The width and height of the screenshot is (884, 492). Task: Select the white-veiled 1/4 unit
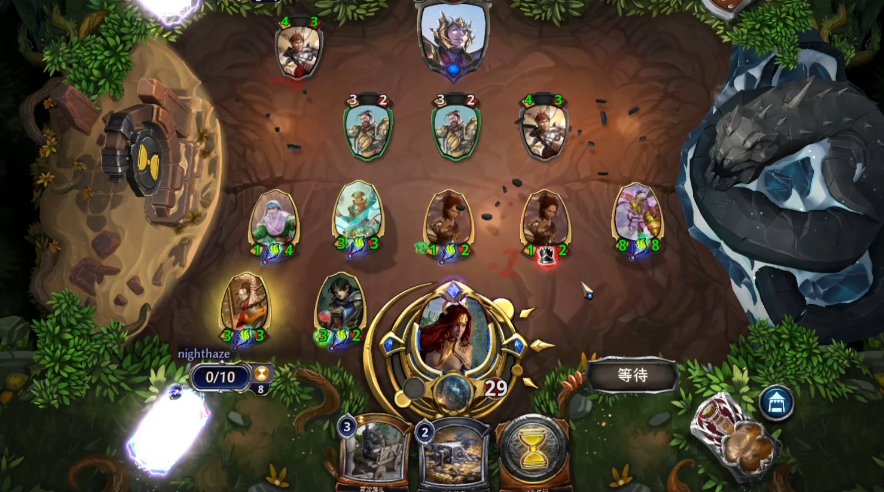tap(273, 222)
